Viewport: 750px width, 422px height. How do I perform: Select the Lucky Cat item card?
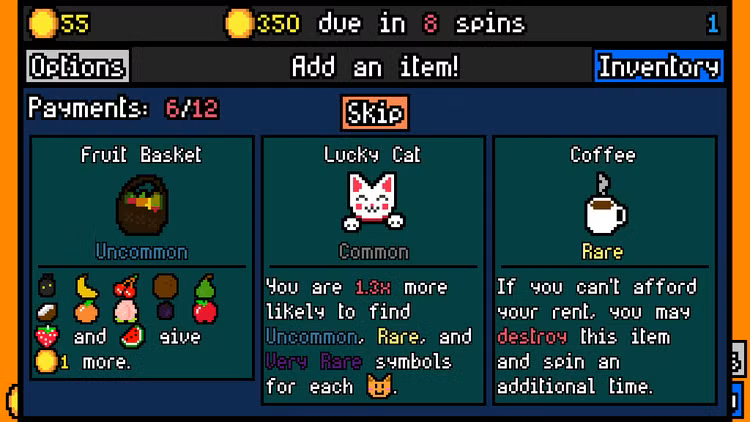coord(373,270)
